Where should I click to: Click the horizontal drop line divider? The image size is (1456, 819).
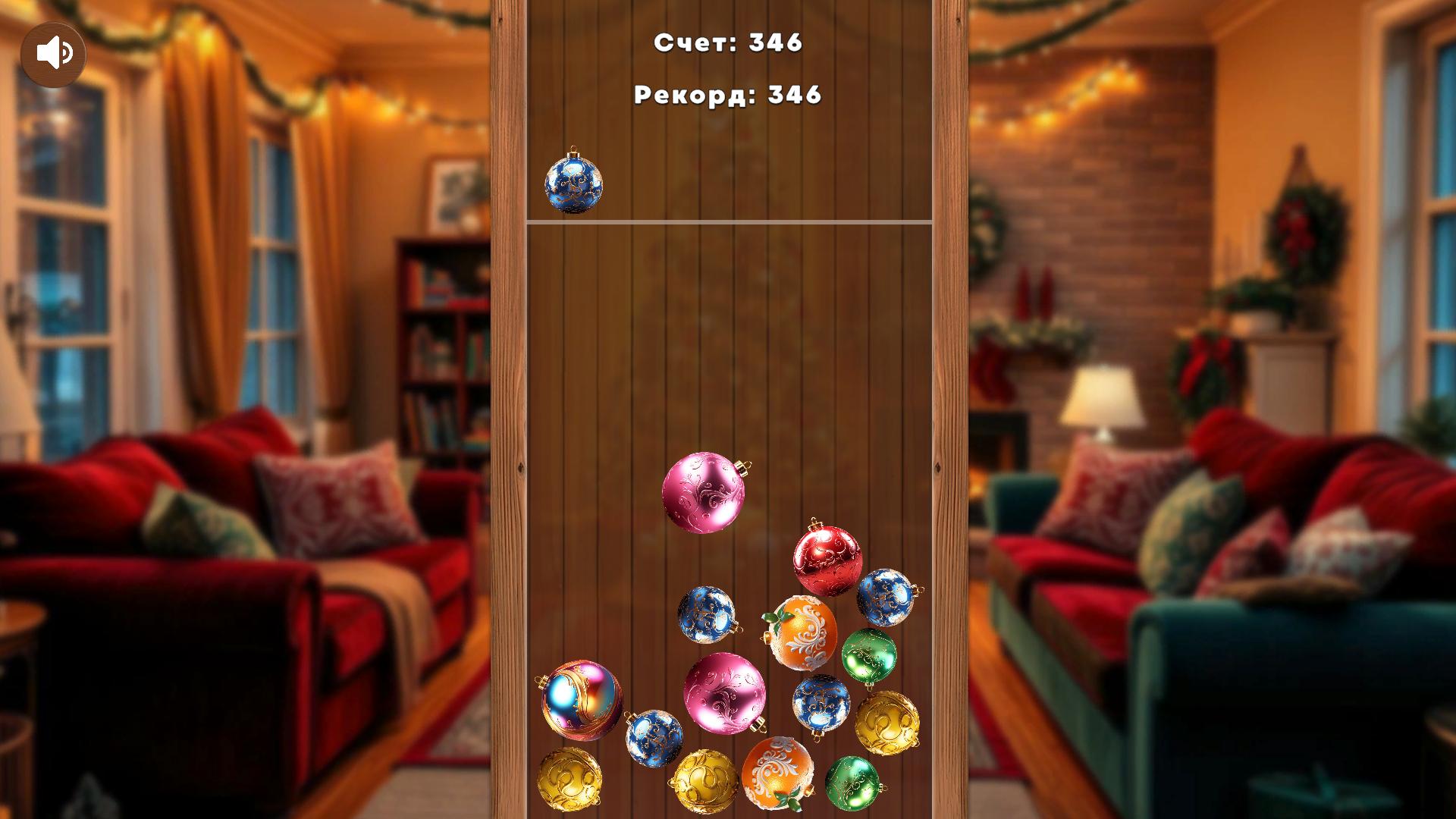tap(728, 222)
